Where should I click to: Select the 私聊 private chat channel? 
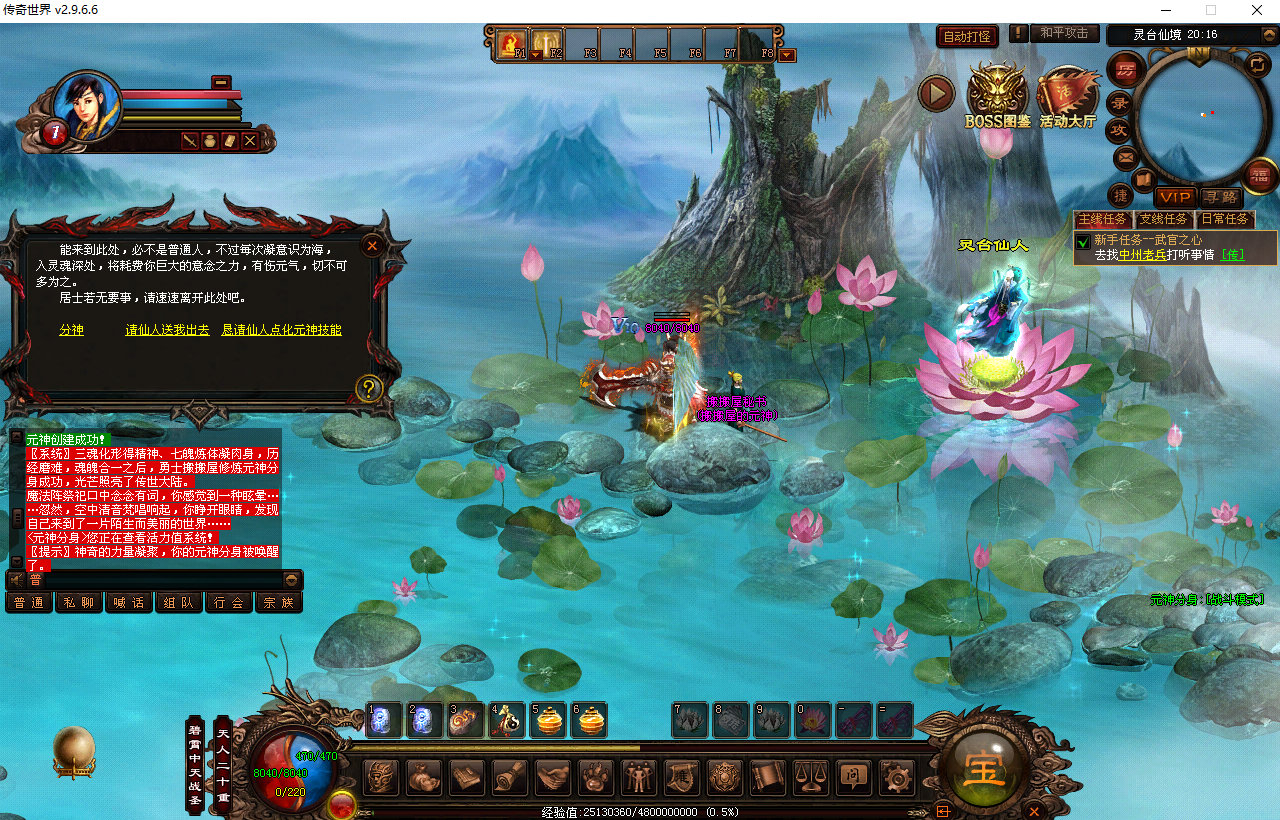(x=79, y=603)
